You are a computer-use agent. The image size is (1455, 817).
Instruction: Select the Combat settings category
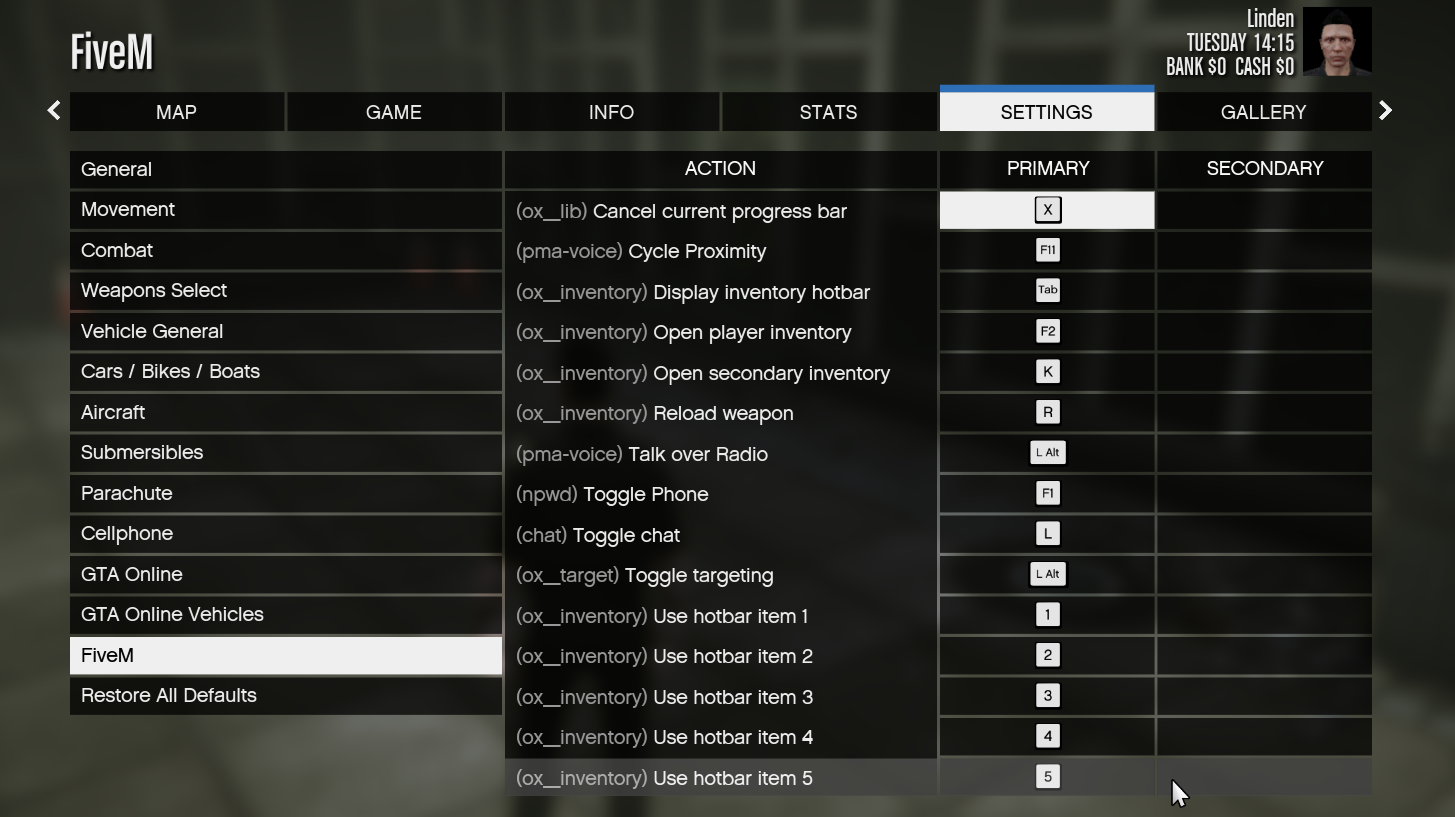pyautogui.click(x=286, y=250)
